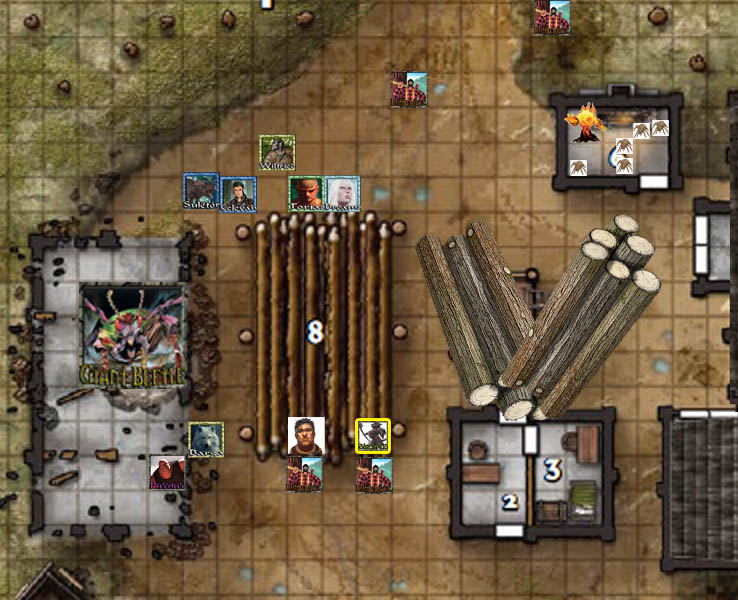738x600 pixels.
Task: Select the red creature token labeled in purple
Action: (x=167, y=473)
